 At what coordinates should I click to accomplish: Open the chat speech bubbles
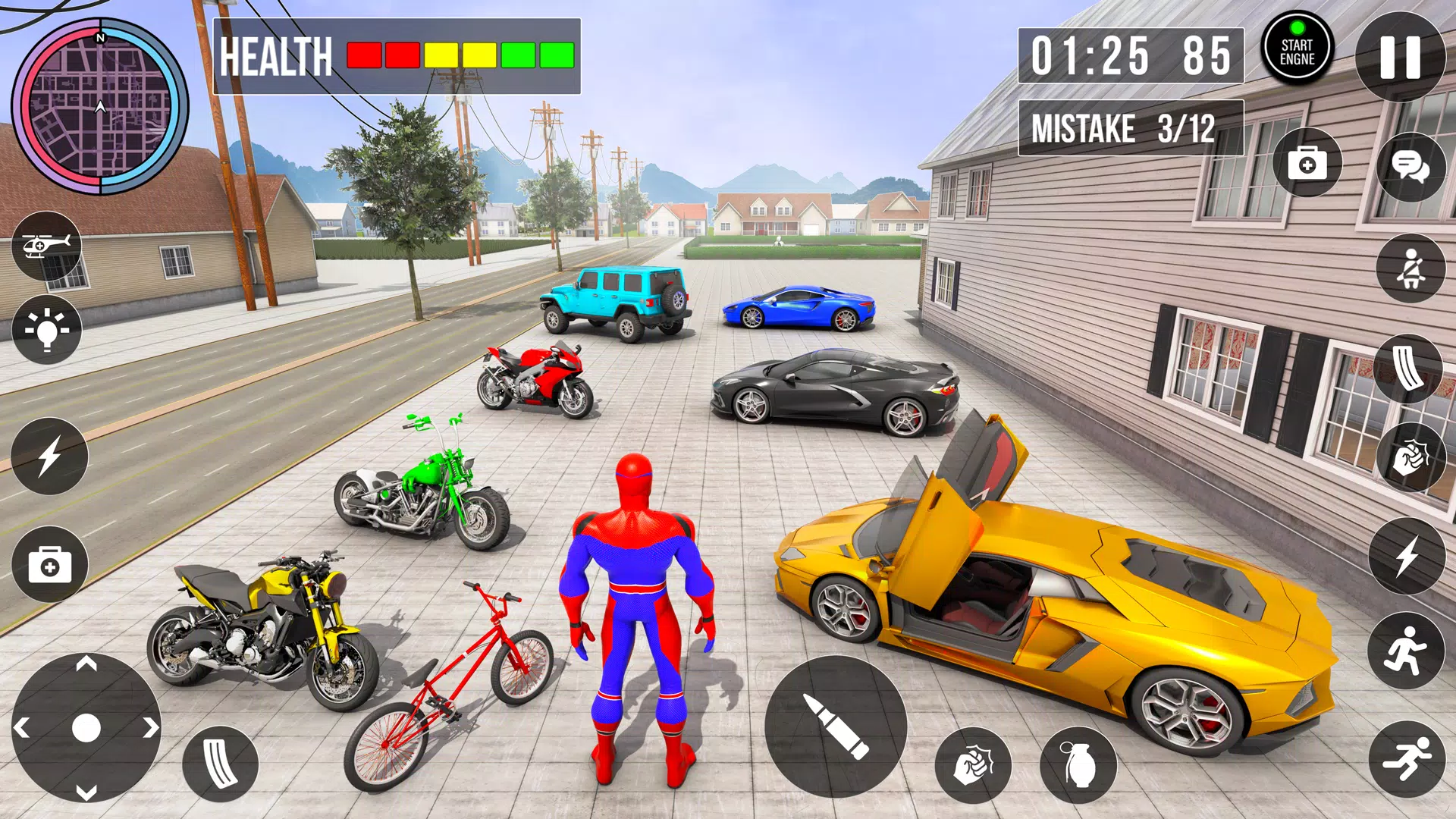pos(1410,166)
